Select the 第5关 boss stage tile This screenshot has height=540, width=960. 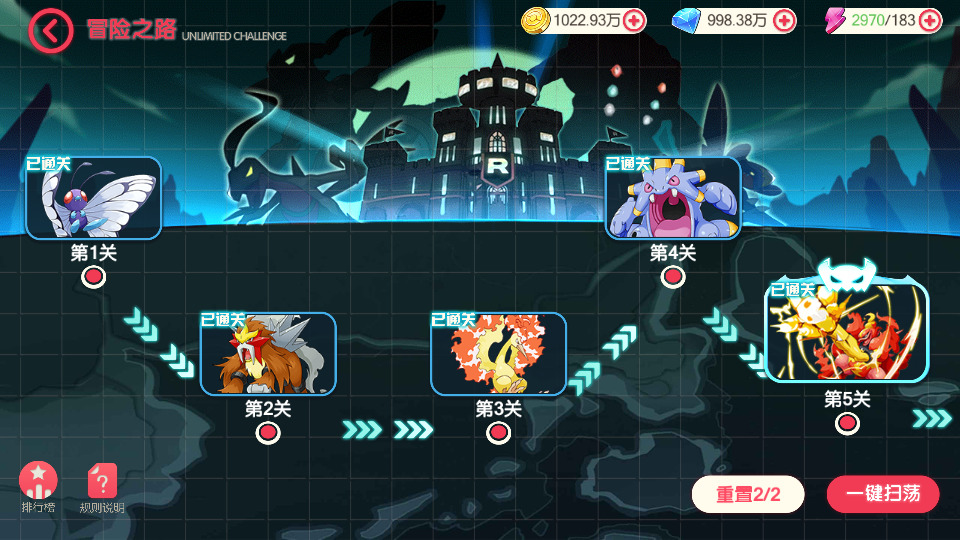tap(846, 332)
